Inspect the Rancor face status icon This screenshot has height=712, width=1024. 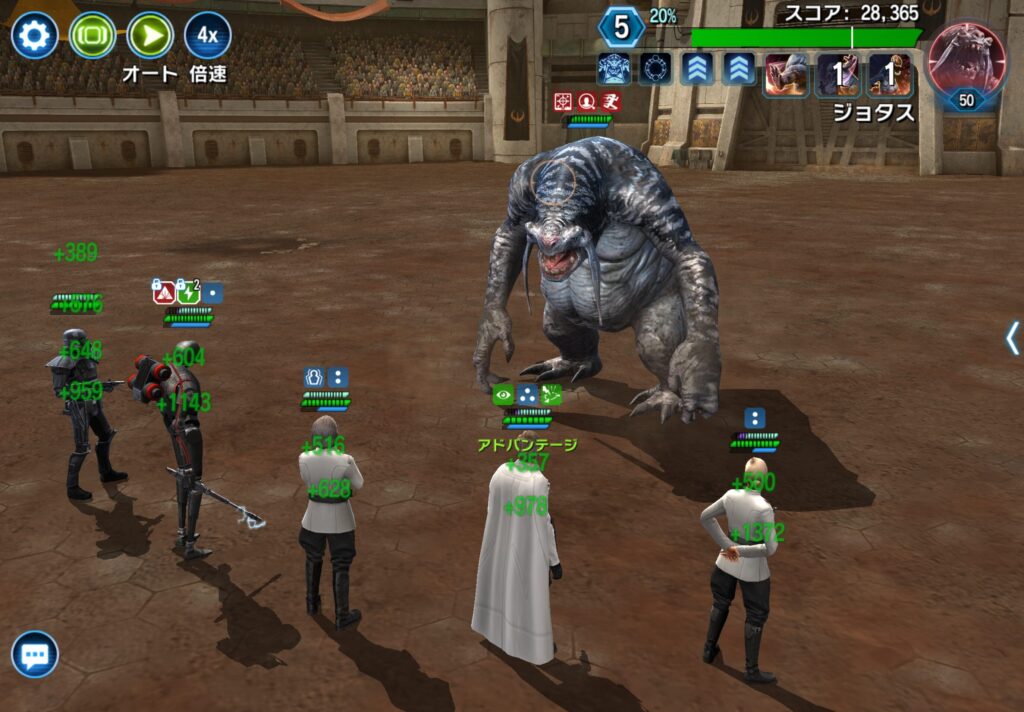point(614,70)
